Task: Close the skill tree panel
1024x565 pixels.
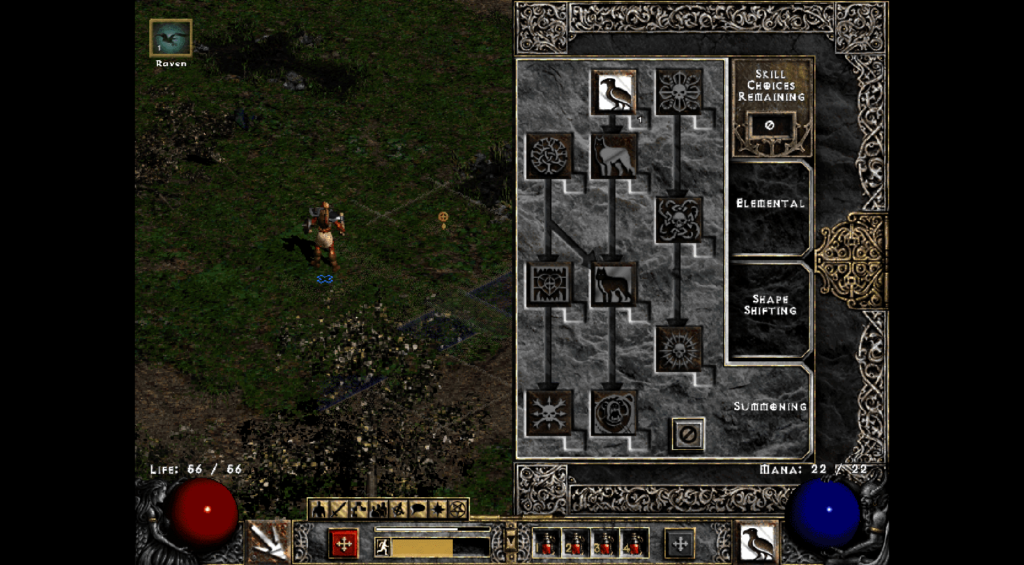Action: (x=687, y=434)
